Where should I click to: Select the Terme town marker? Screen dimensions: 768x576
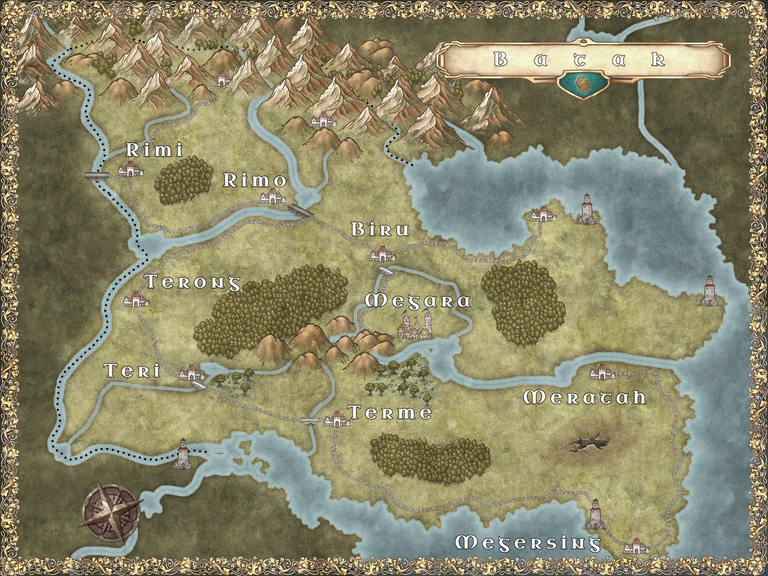click(x=337, y=419)
